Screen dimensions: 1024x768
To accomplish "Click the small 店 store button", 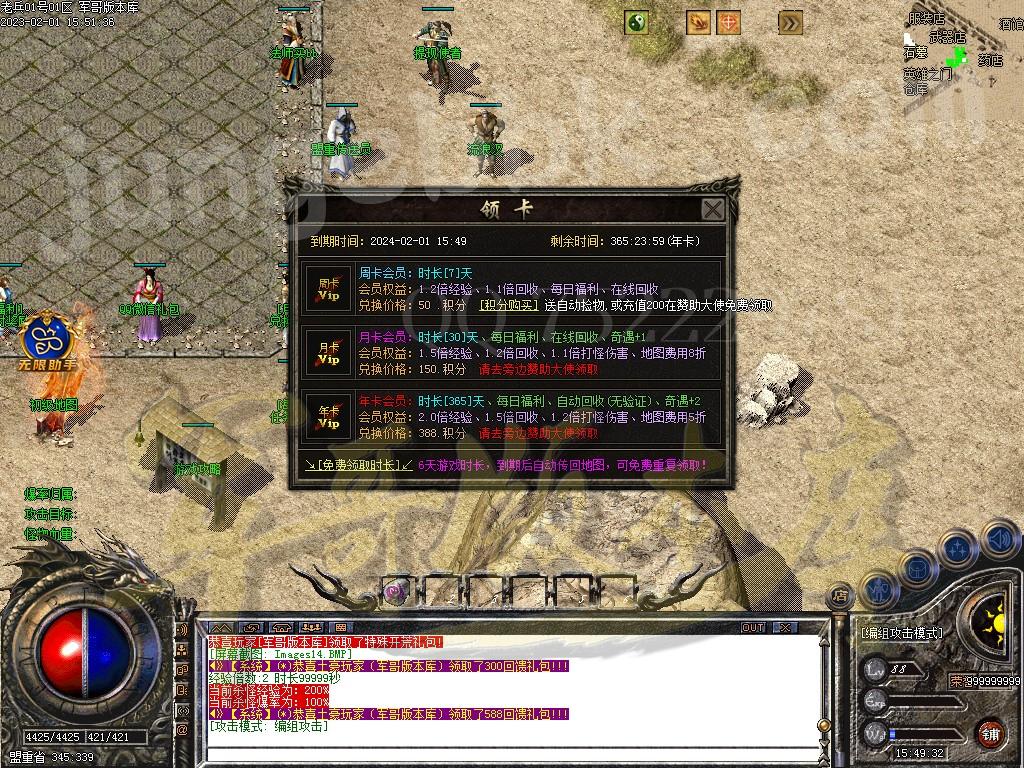I will 840,596.
